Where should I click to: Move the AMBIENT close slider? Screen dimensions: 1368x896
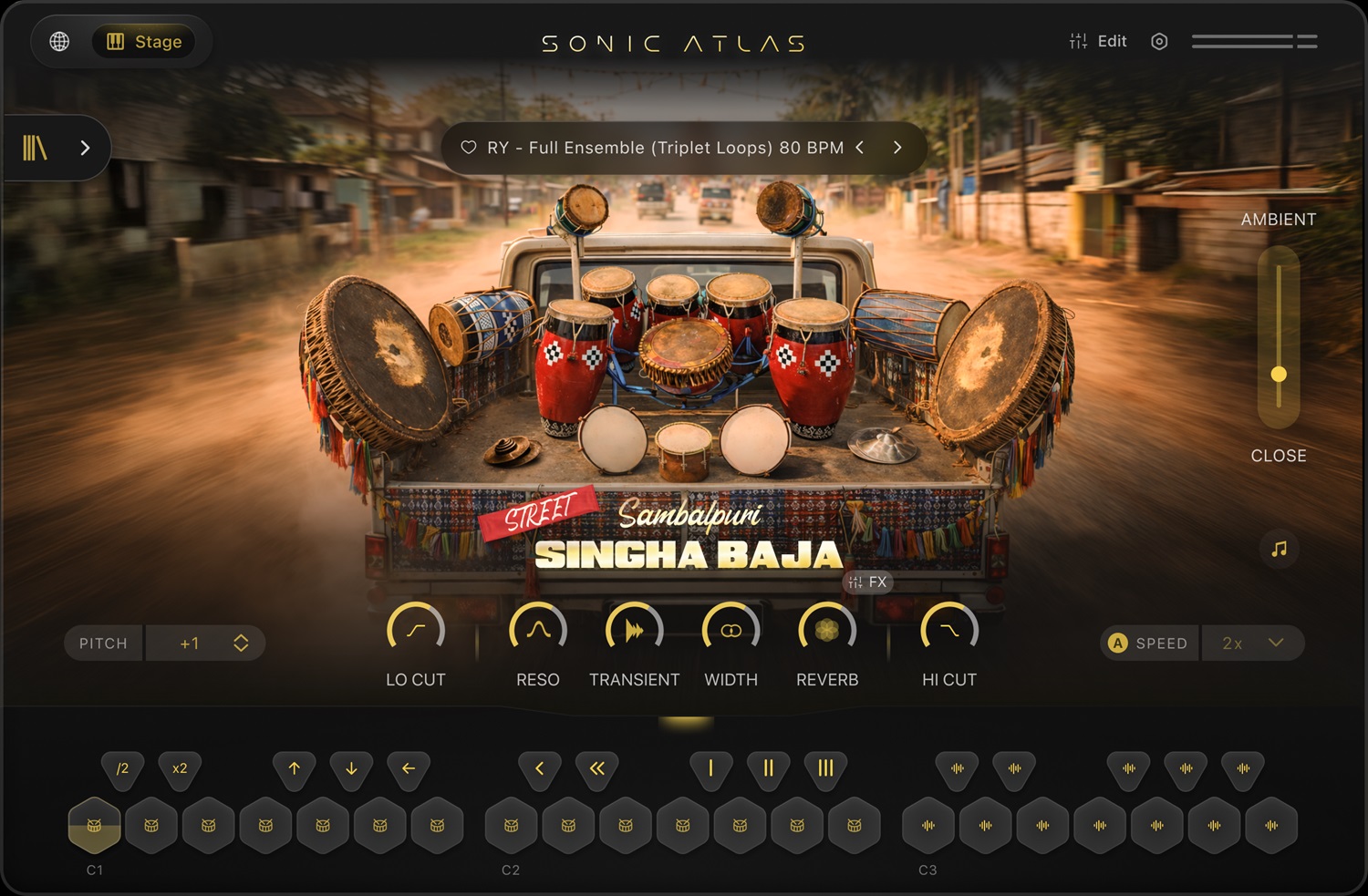[x=1279, y=373]
